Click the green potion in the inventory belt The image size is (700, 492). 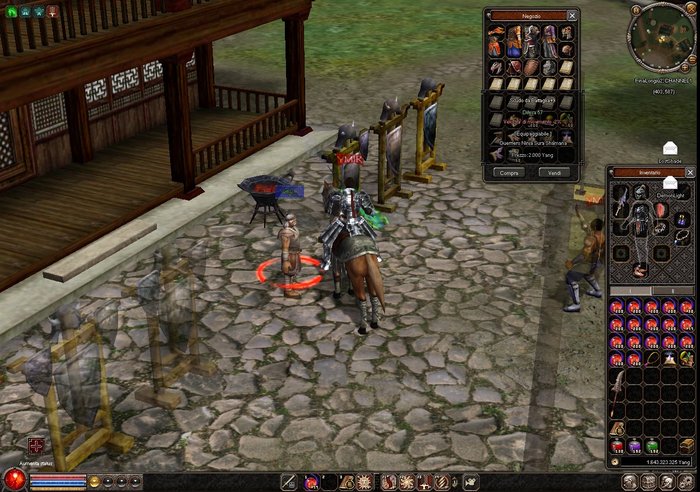click(652, 445)
